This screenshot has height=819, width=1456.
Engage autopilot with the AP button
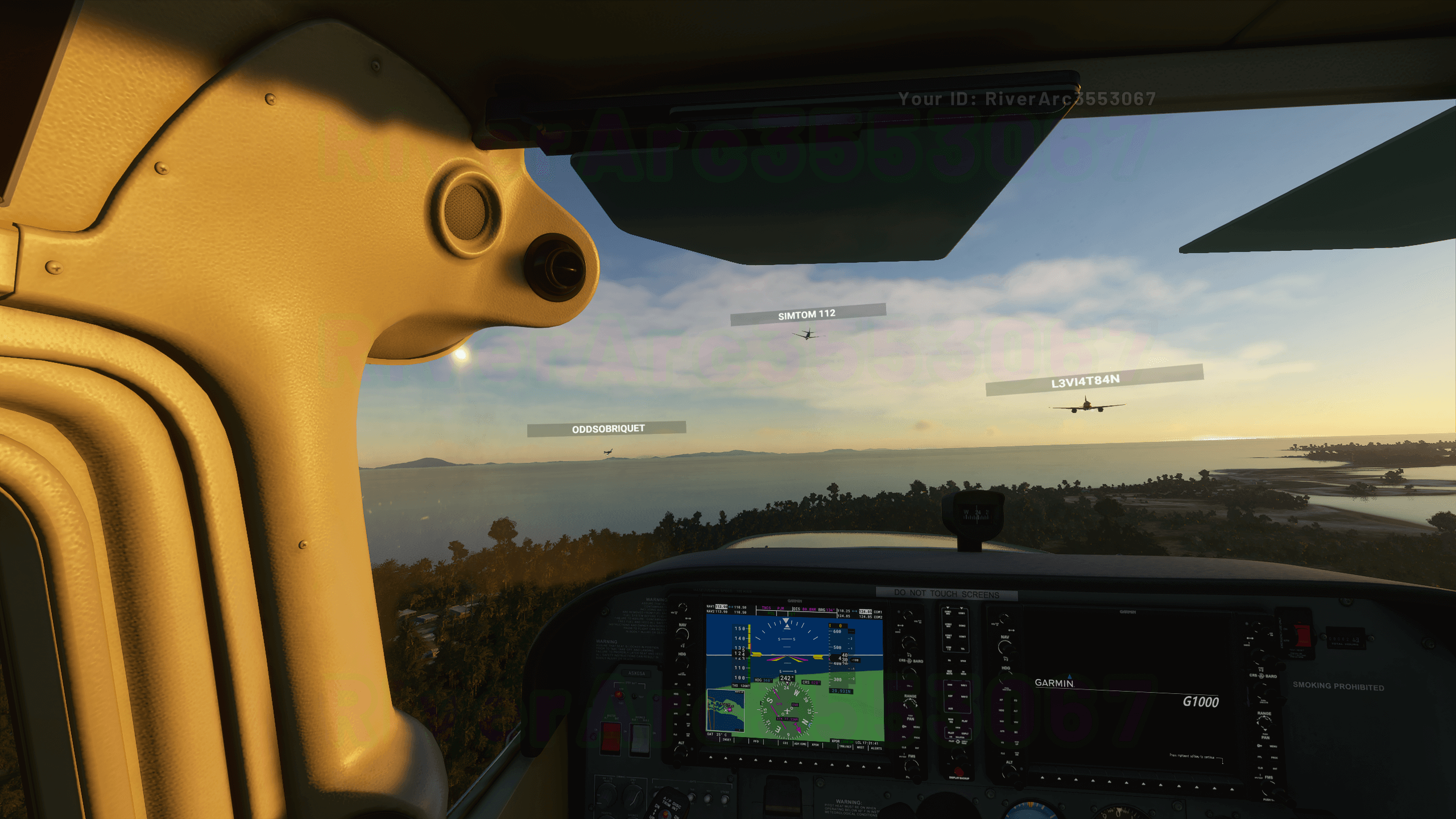tap(675, 684)
